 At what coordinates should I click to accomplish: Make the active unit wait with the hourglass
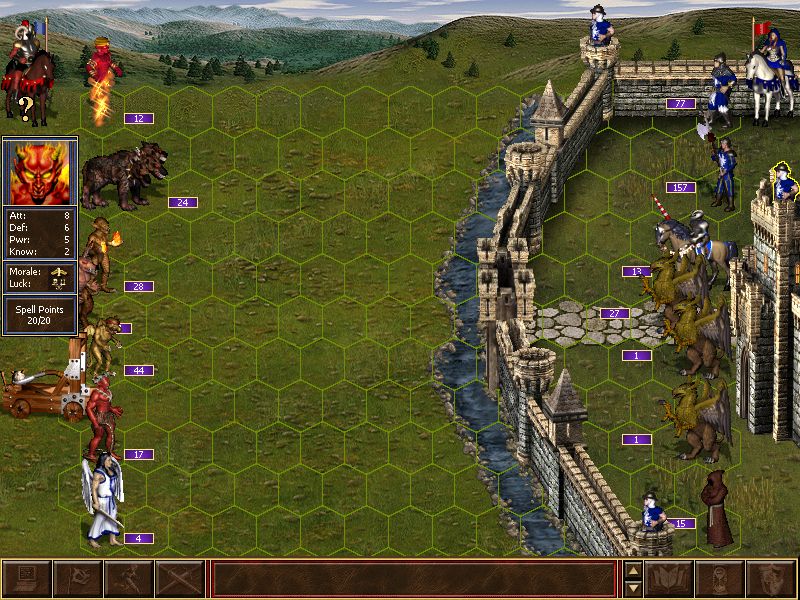tap(720, 579)
